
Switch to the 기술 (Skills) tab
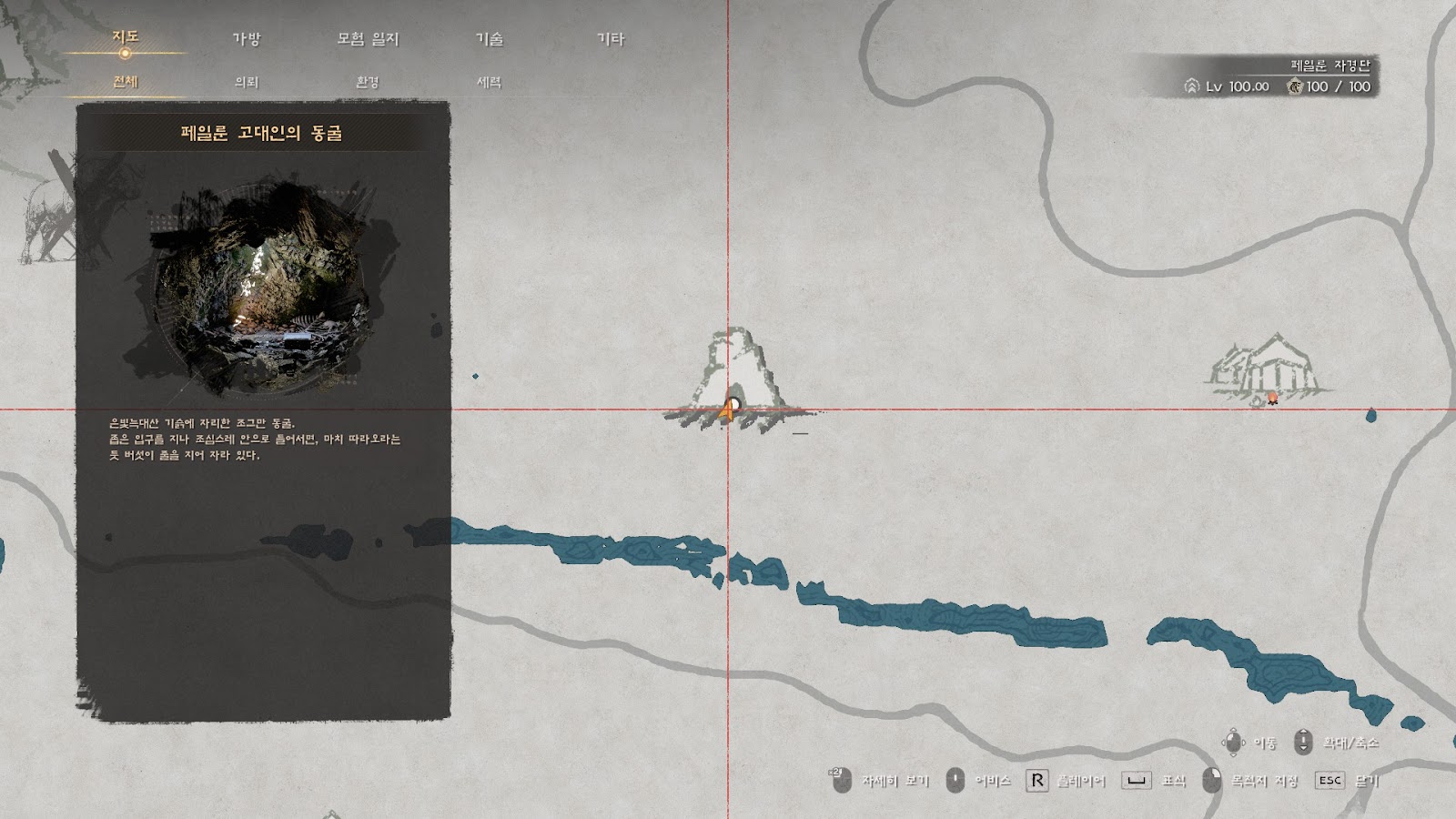490,39
